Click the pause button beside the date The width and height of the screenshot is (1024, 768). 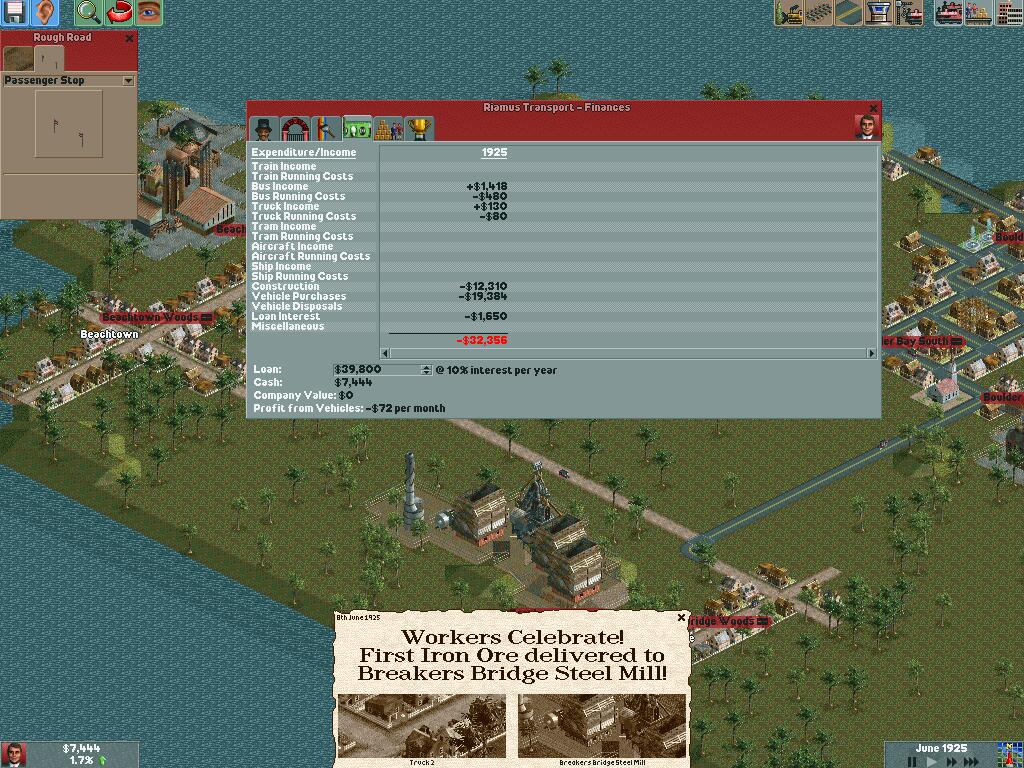pyautogui.click(x=912, y=761)
